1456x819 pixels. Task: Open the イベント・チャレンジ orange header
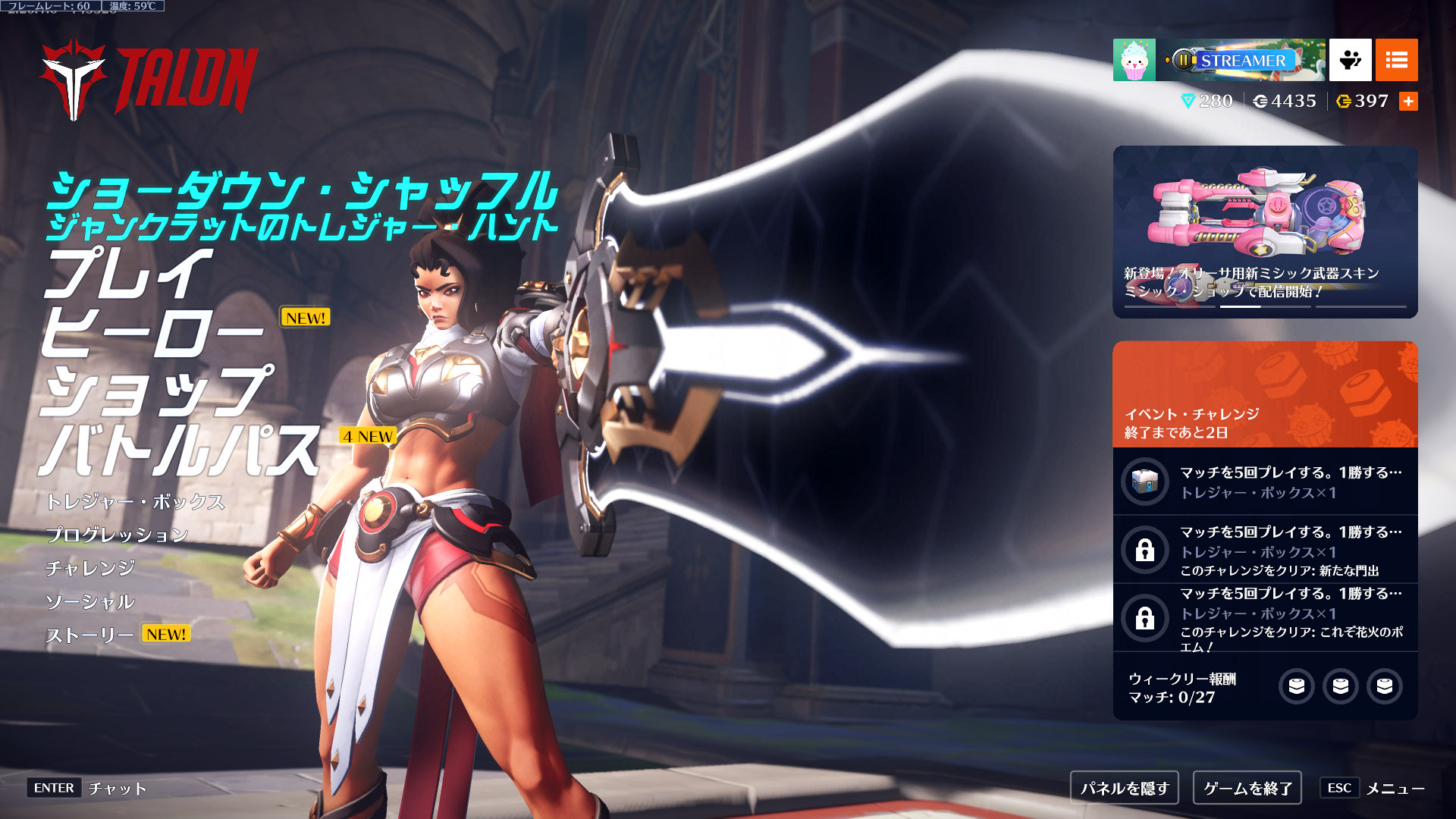pos(1265,394)
